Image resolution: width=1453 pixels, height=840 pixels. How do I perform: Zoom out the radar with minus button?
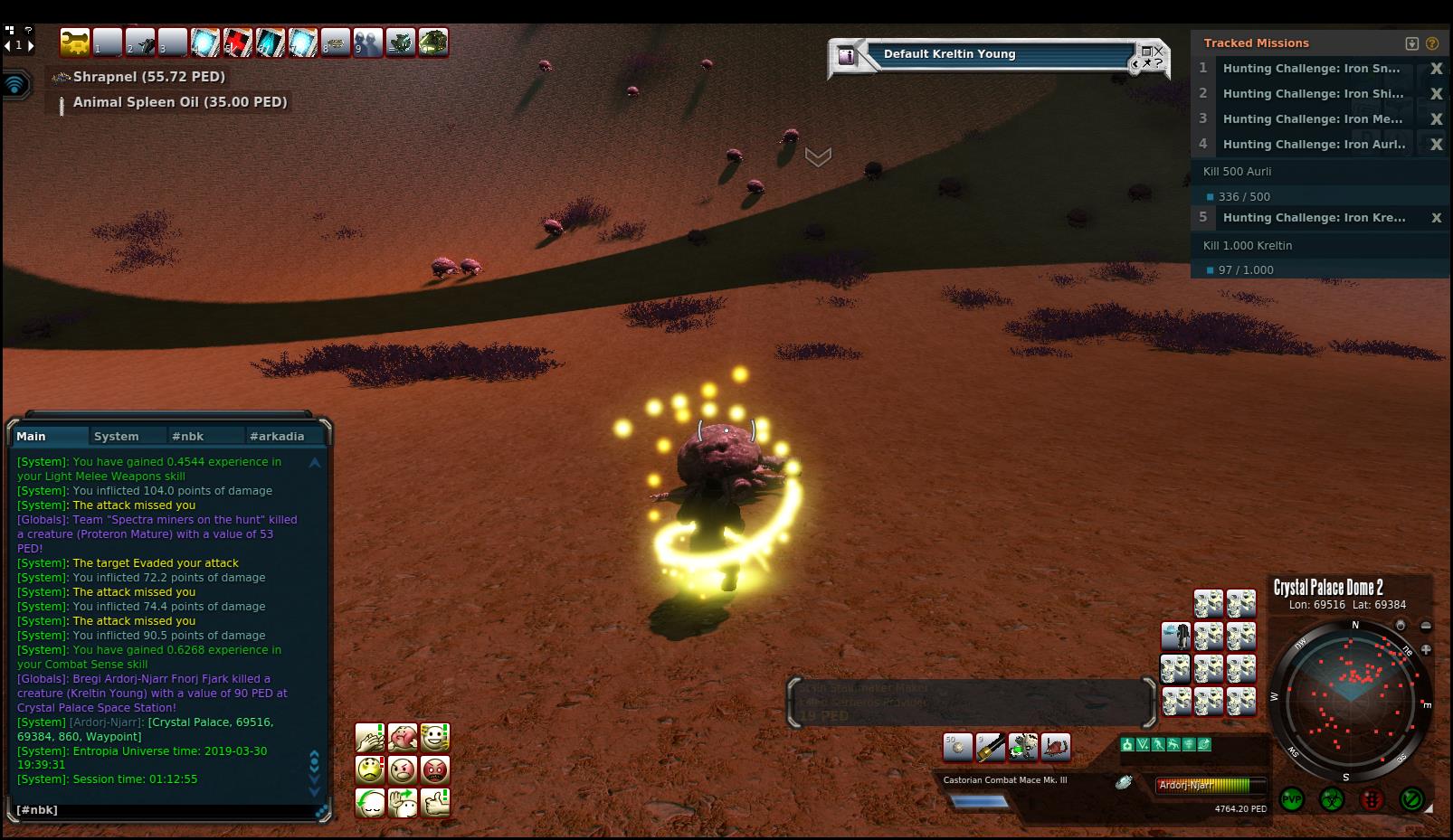pyautogui.click(x=1426, y=626)
